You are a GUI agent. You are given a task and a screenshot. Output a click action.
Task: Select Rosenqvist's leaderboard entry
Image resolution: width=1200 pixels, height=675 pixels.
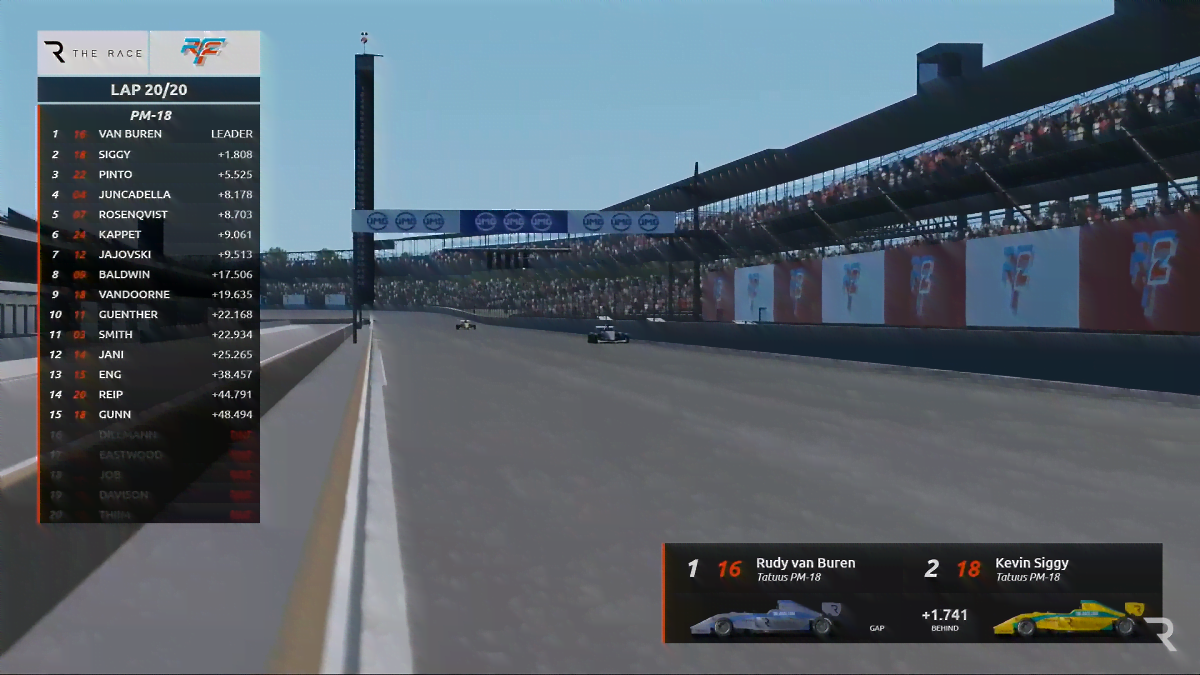(x=150, y=215)
